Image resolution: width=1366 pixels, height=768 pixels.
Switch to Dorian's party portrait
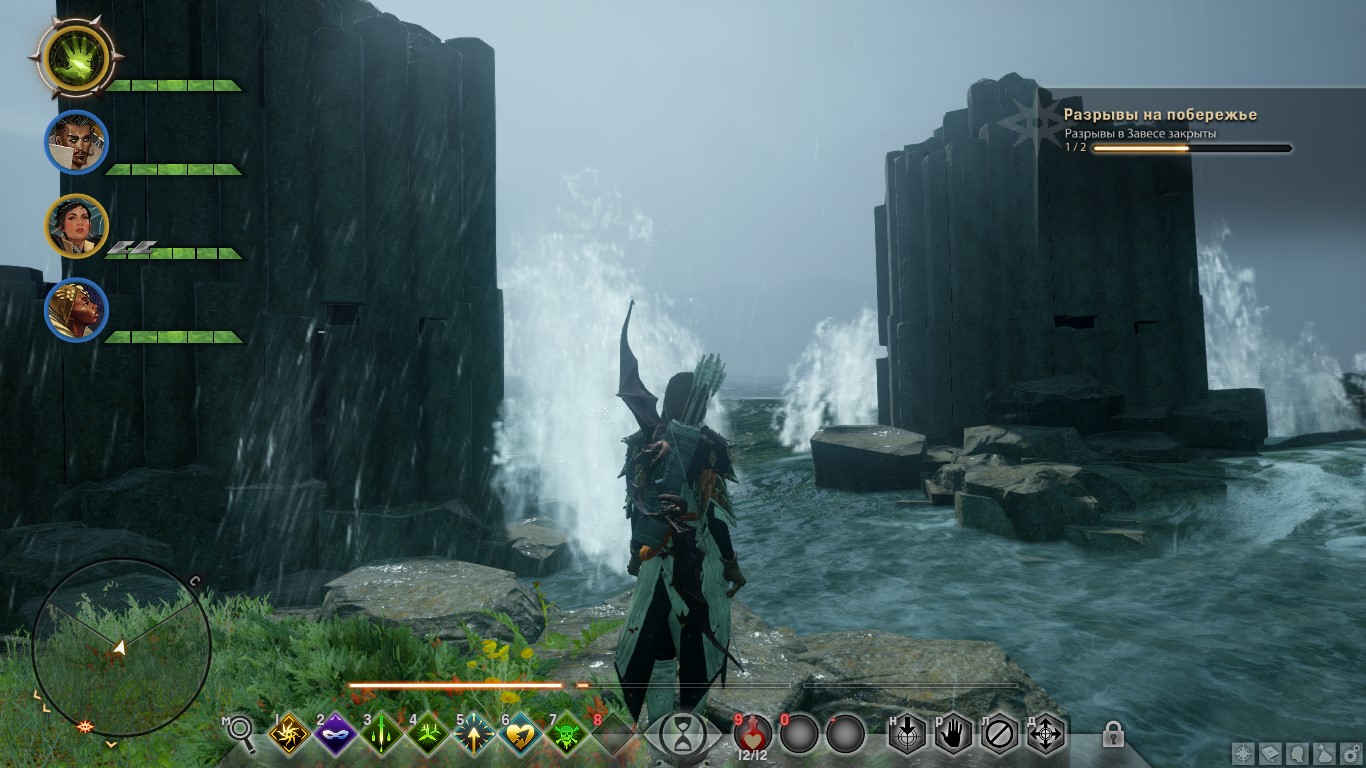coord(76,143)
